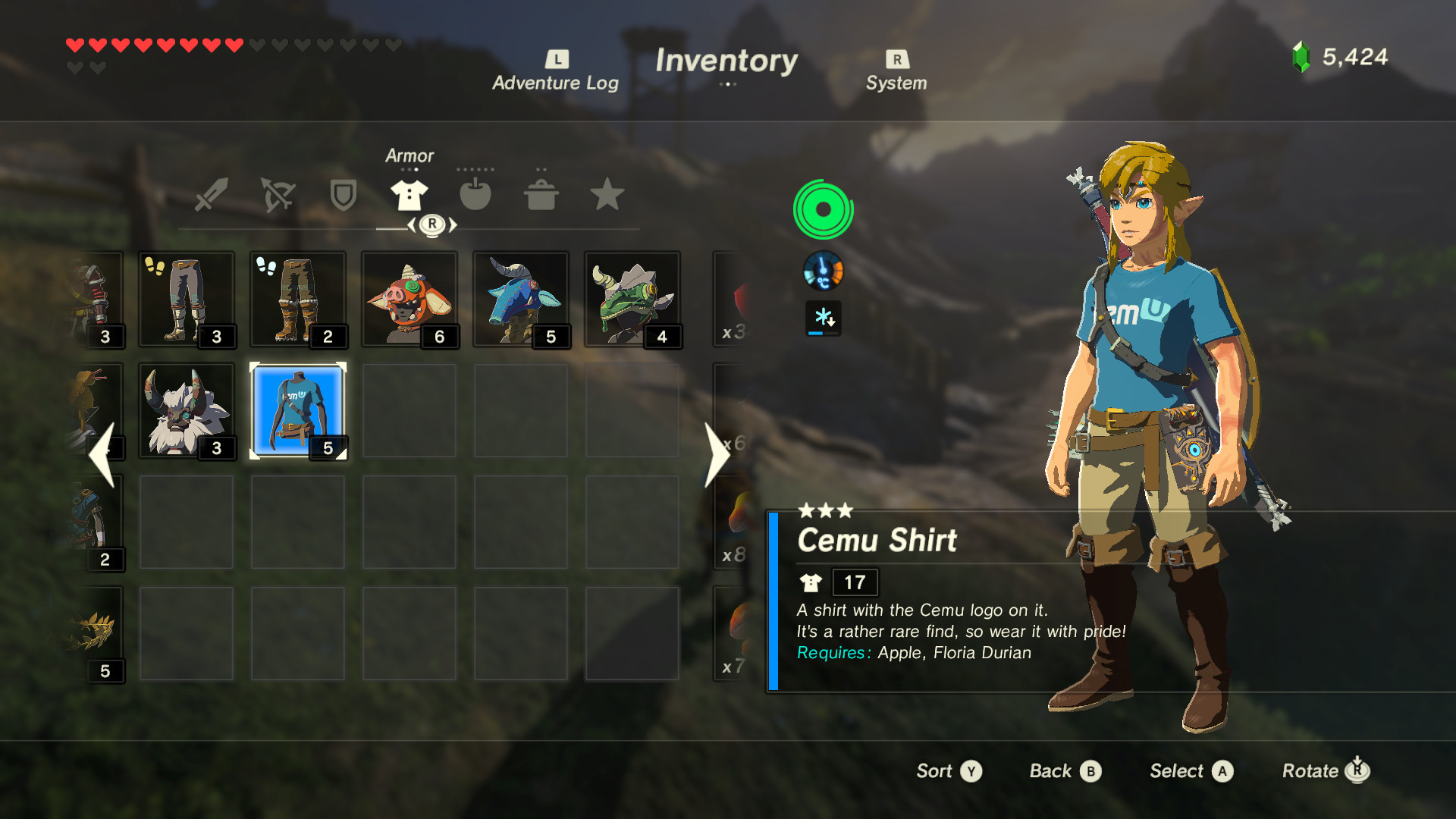Select the cooking pot meals category

pos(541,195)
